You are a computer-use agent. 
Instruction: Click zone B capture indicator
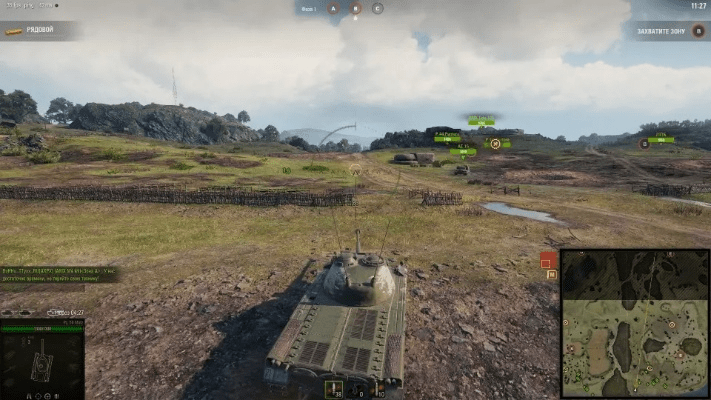355,8
